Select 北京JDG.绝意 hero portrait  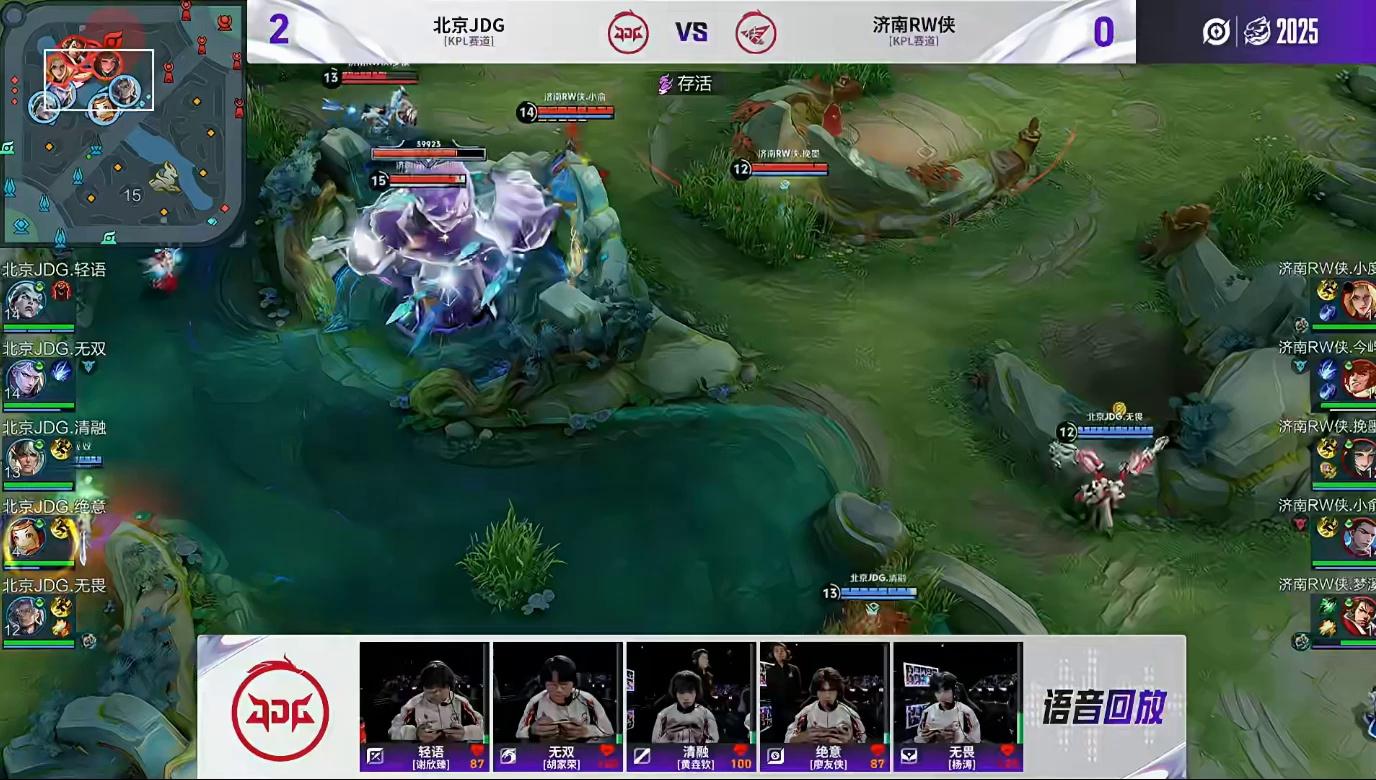(24, 538)
